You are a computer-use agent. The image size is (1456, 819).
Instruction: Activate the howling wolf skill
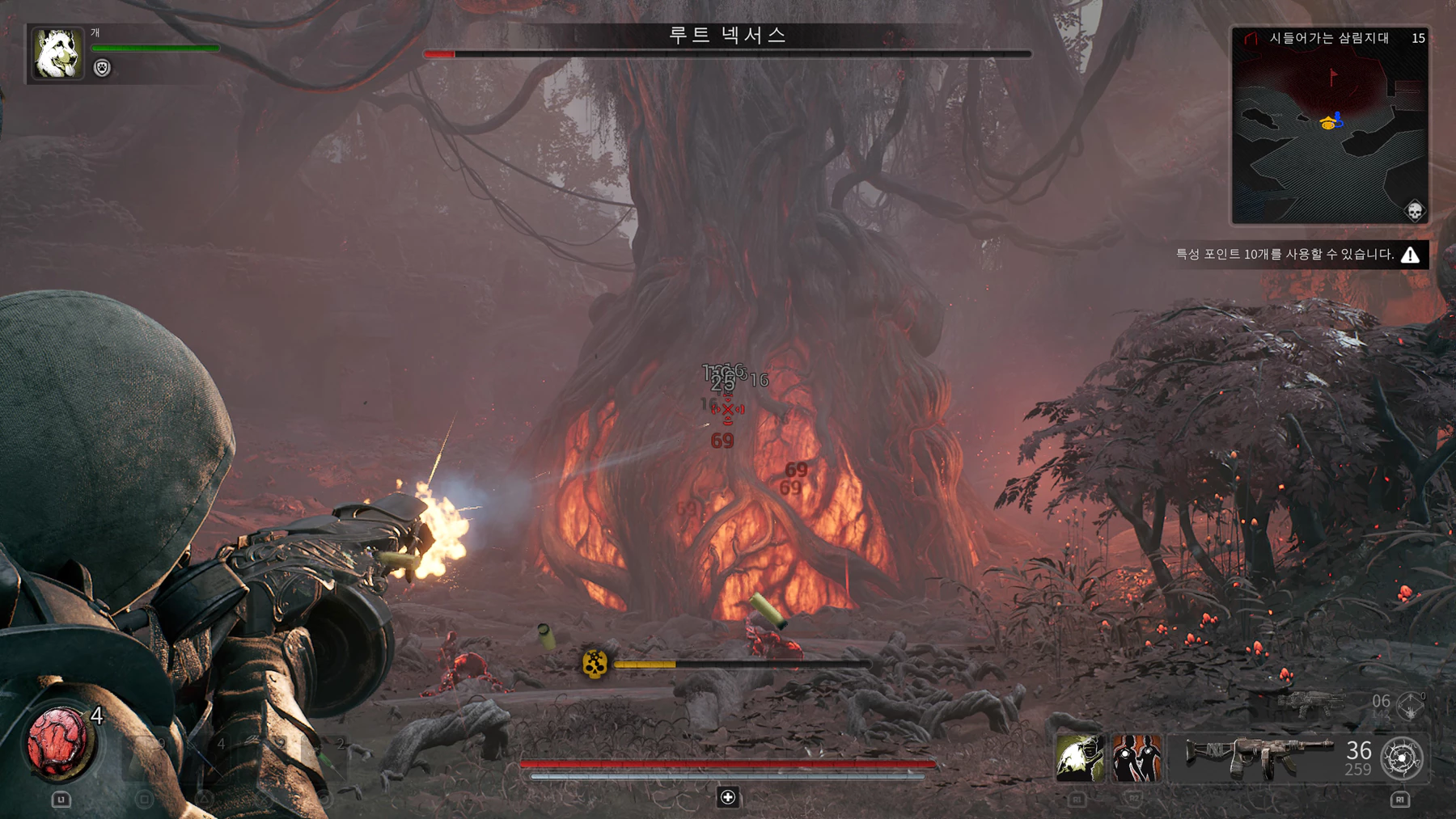(1080, 758)
